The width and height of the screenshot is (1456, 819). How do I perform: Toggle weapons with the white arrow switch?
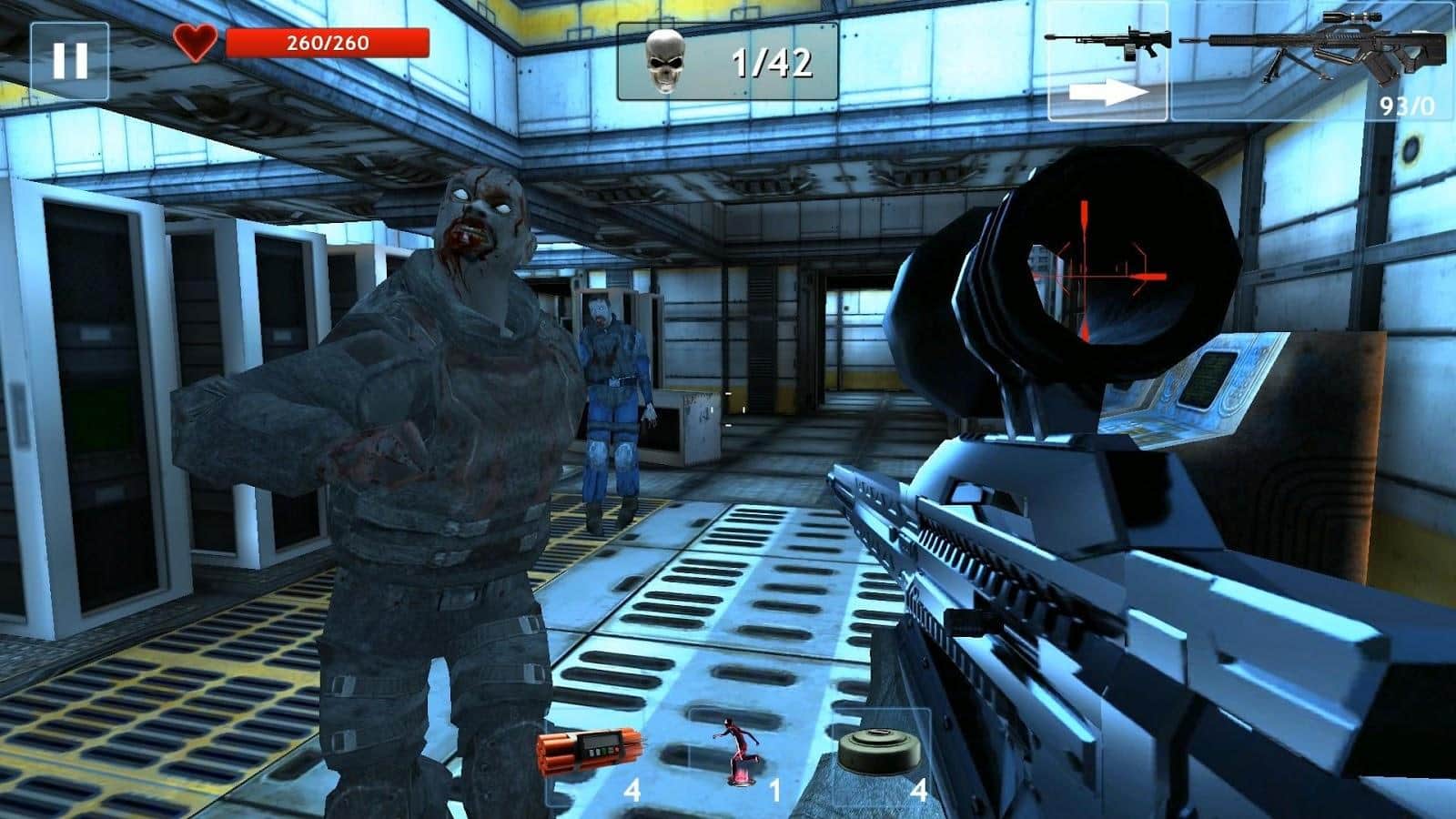click(1109, 91)
